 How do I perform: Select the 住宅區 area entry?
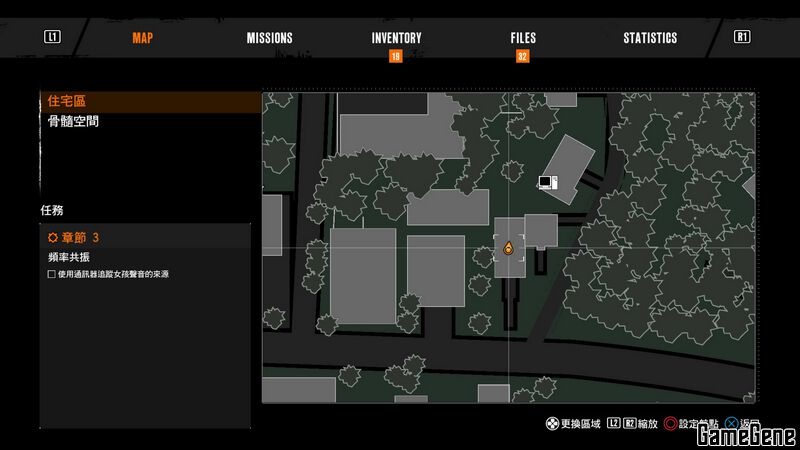(68, 102)
